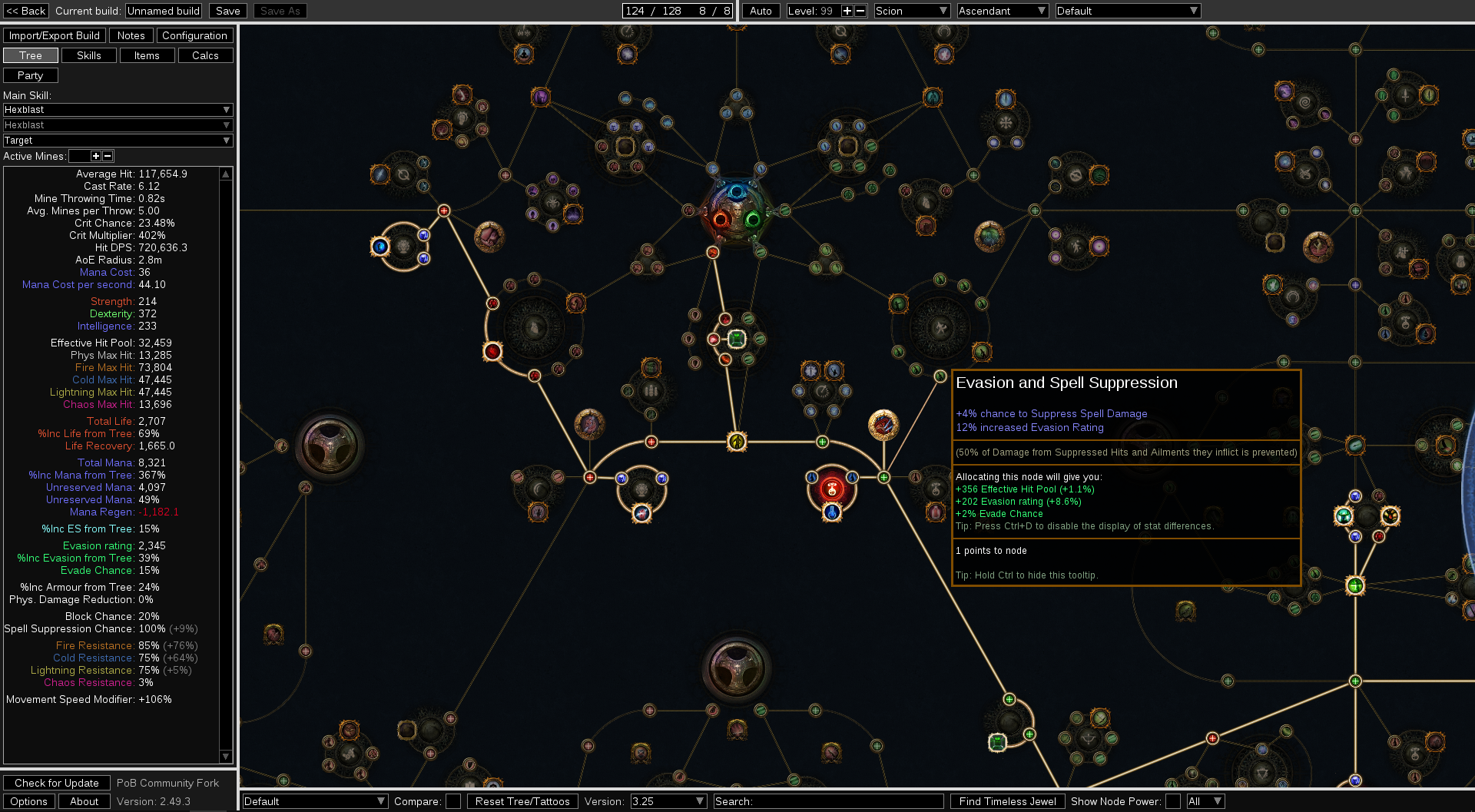
Task: Switch to the Skills tab
Action: coord(88,55)
